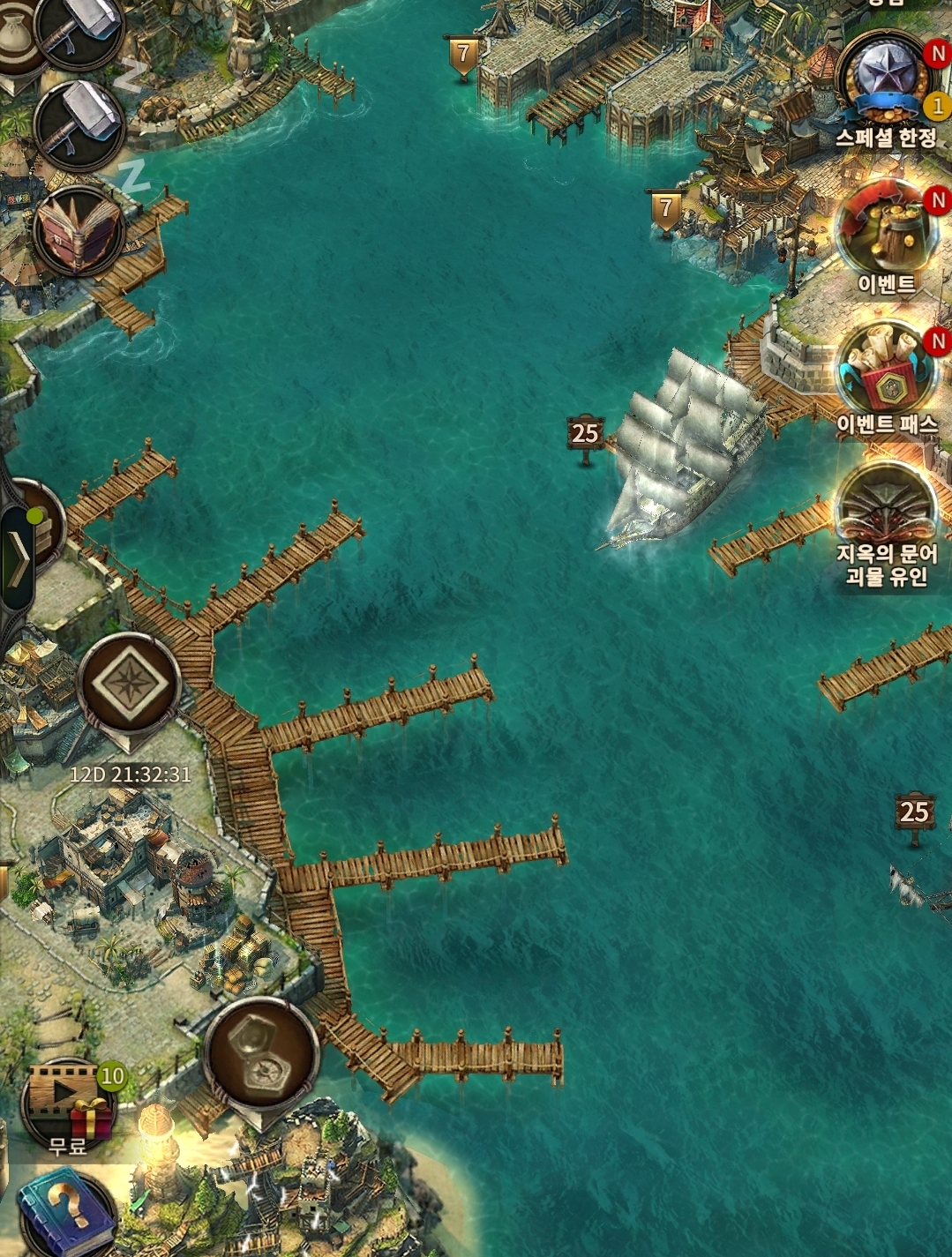Open the question mark help book

click(69, 1211)
